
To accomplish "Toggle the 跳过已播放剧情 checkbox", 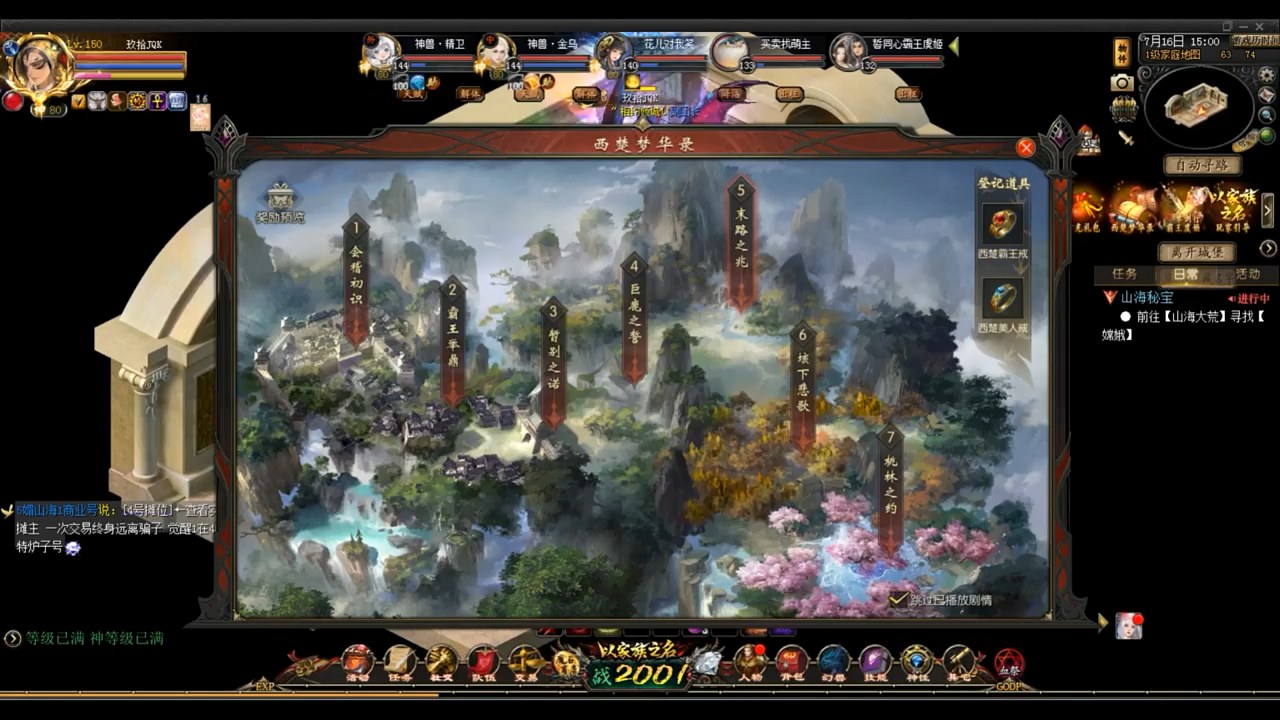I will [898, 599].
